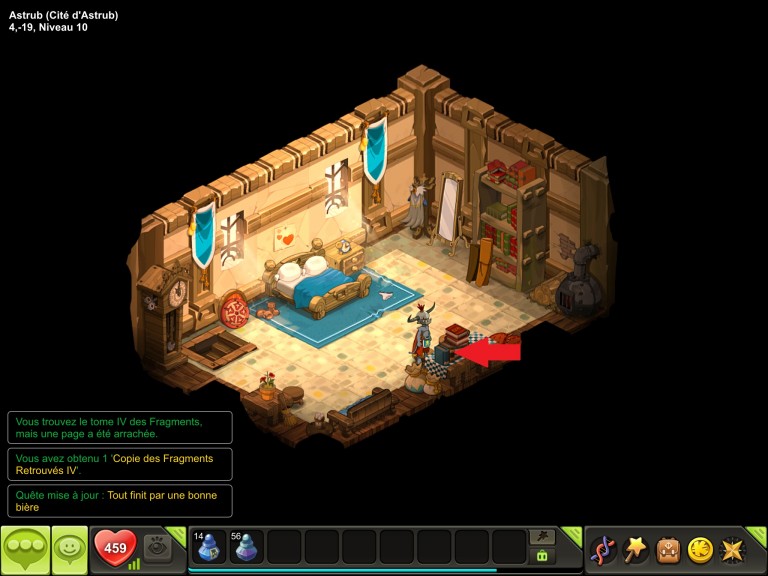Open the backpack inventory
The width and height of the screenshot is (768, 576).
tap(668, 549)
